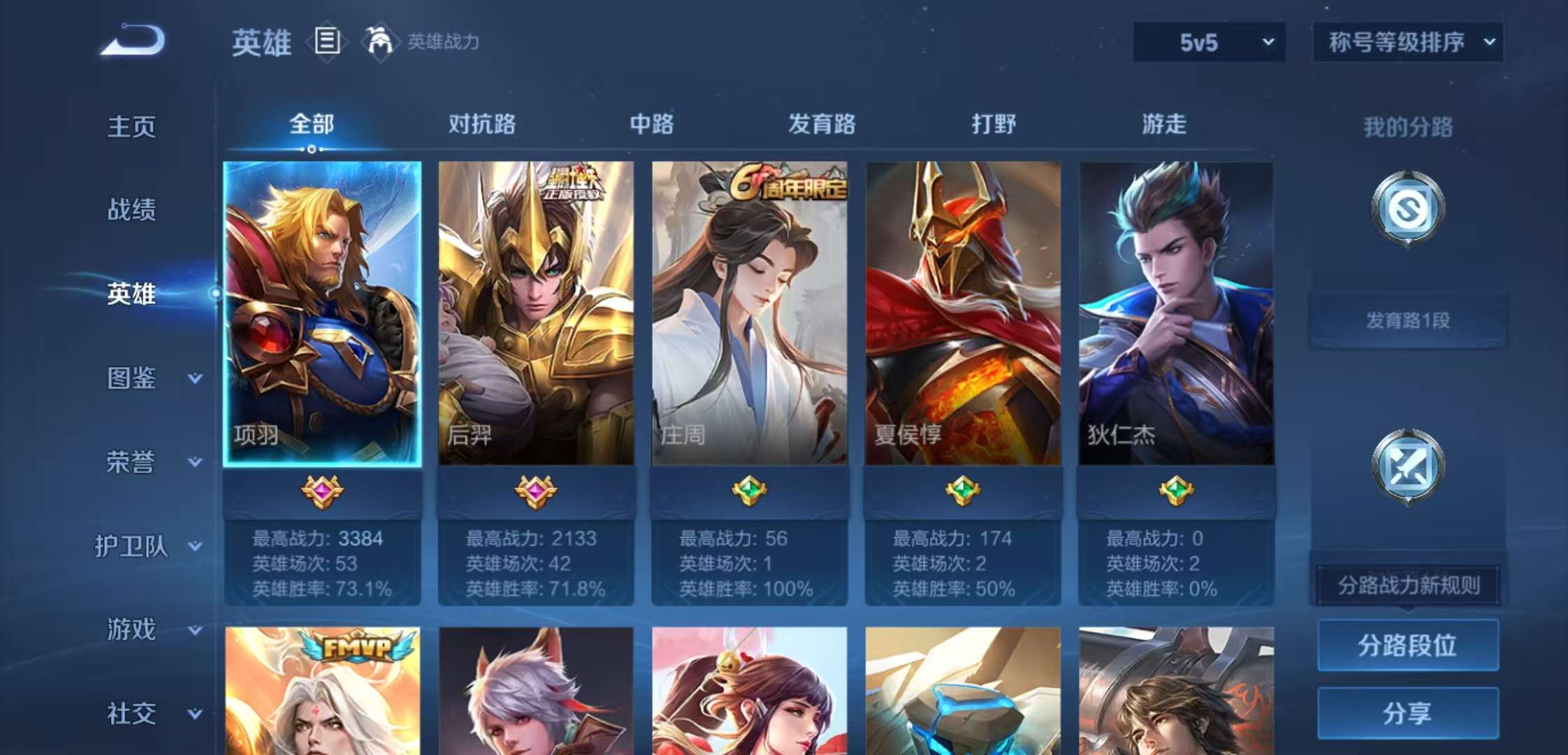Click the 分享 button
The image size is (1568, 755).
[x=1407, y=714]
